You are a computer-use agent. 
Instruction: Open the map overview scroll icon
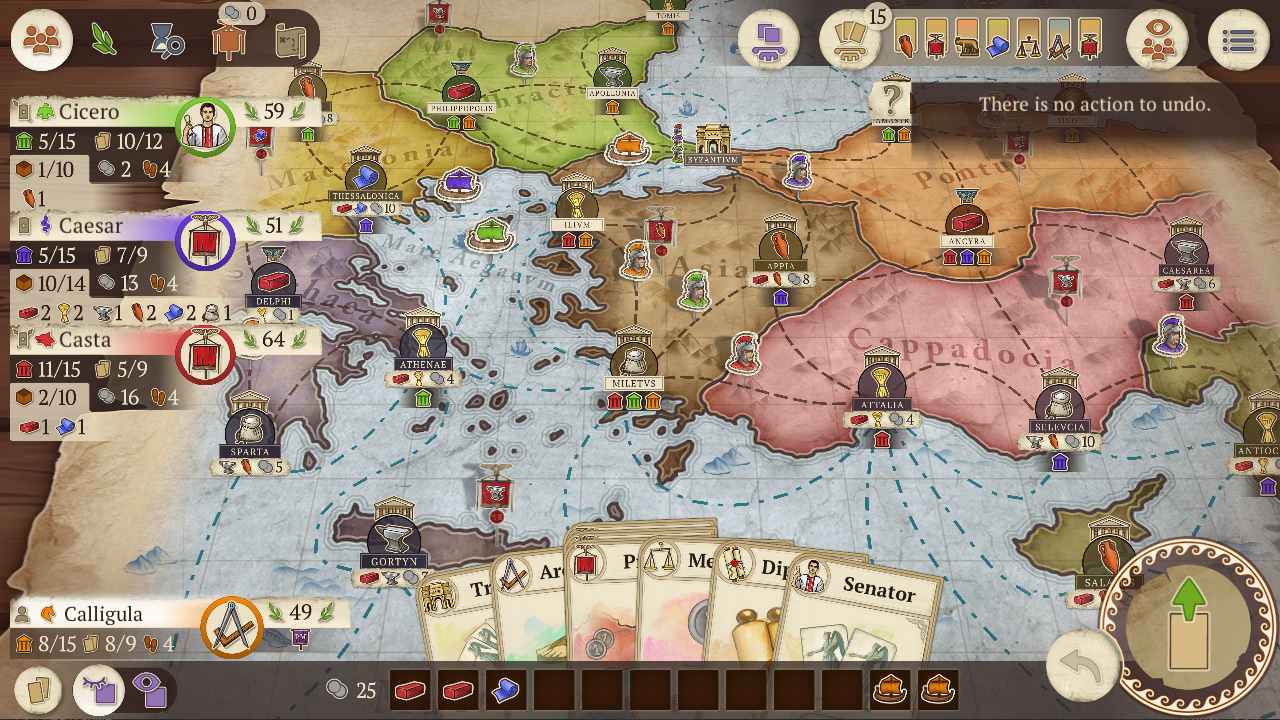[292, 41]
